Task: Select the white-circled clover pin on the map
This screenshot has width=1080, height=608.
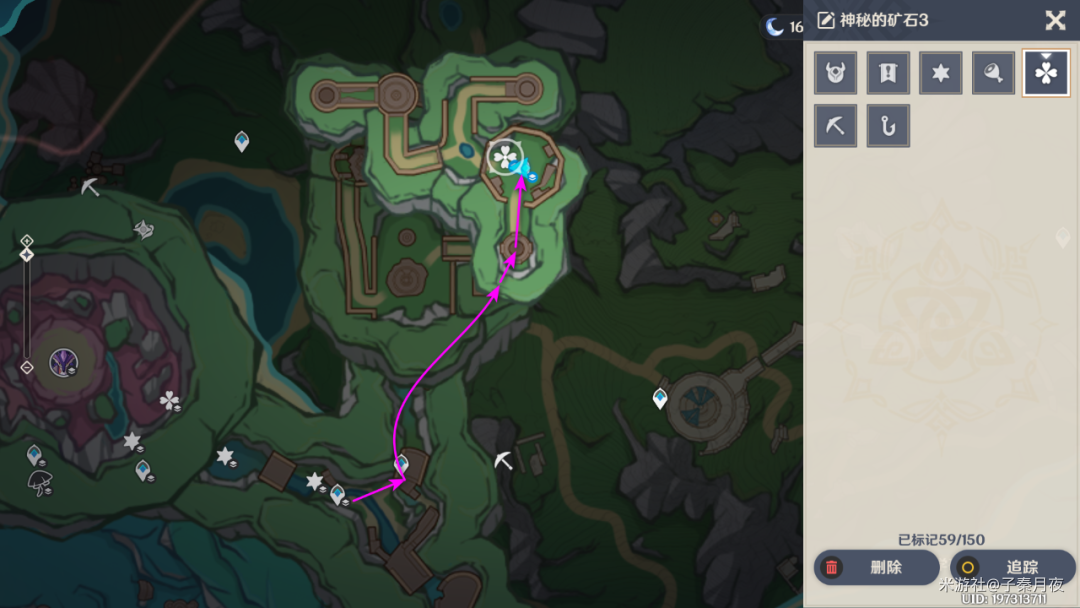Action: pos(503,158)
